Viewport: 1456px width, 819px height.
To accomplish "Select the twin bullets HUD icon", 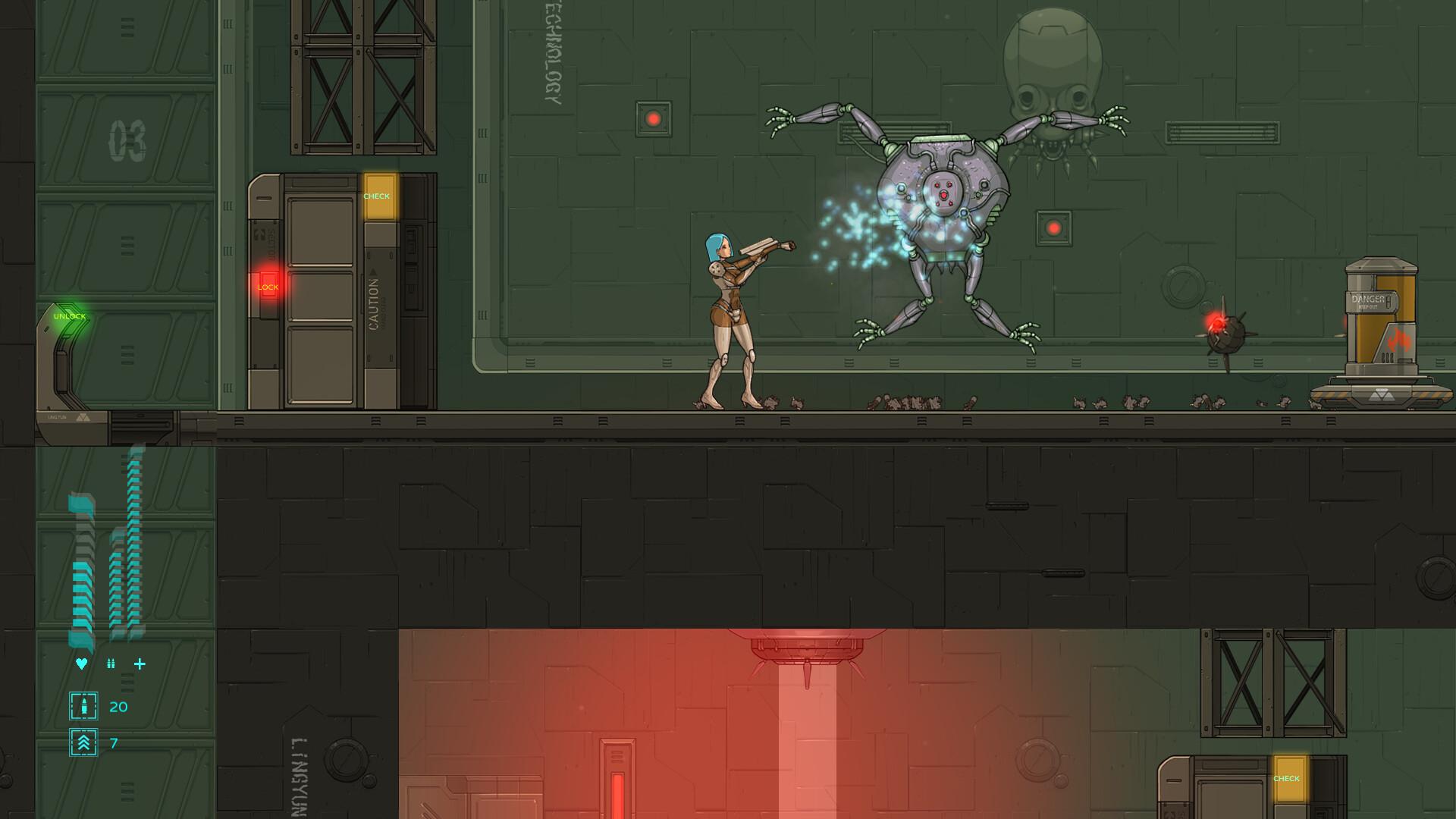I will (111, 664).
